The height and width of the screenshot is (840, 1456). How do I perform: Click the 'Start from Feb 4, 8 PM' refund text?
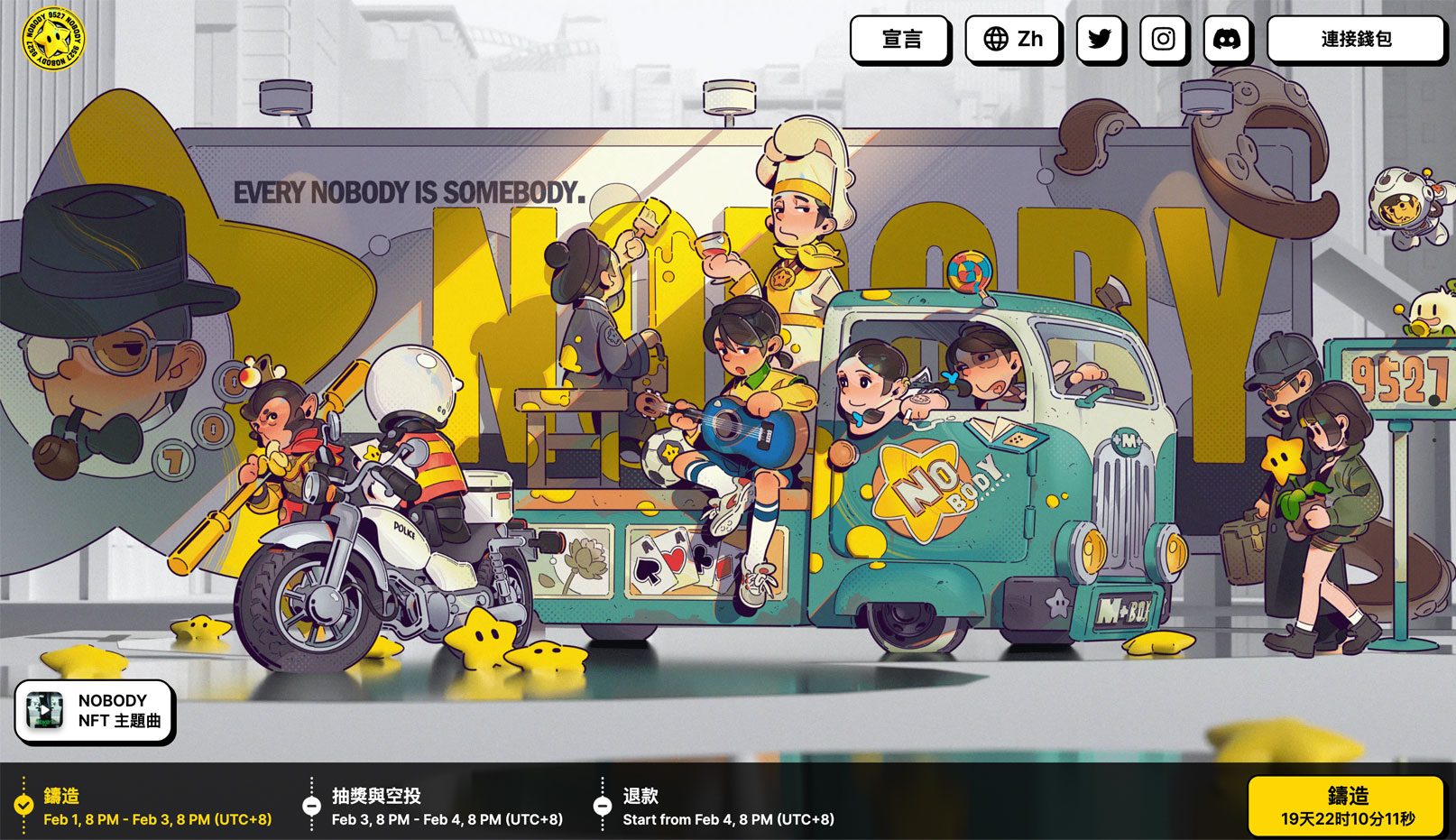(730, 820)
